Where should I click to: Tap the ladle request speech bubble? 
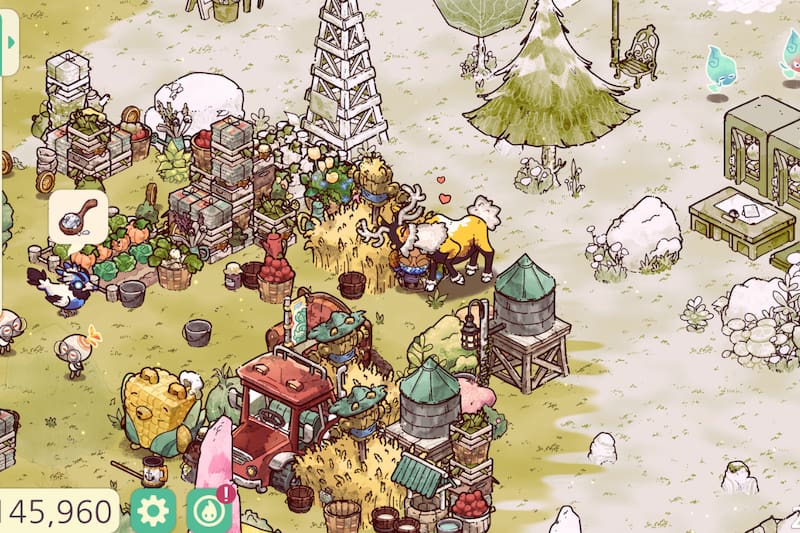(78, 217)
